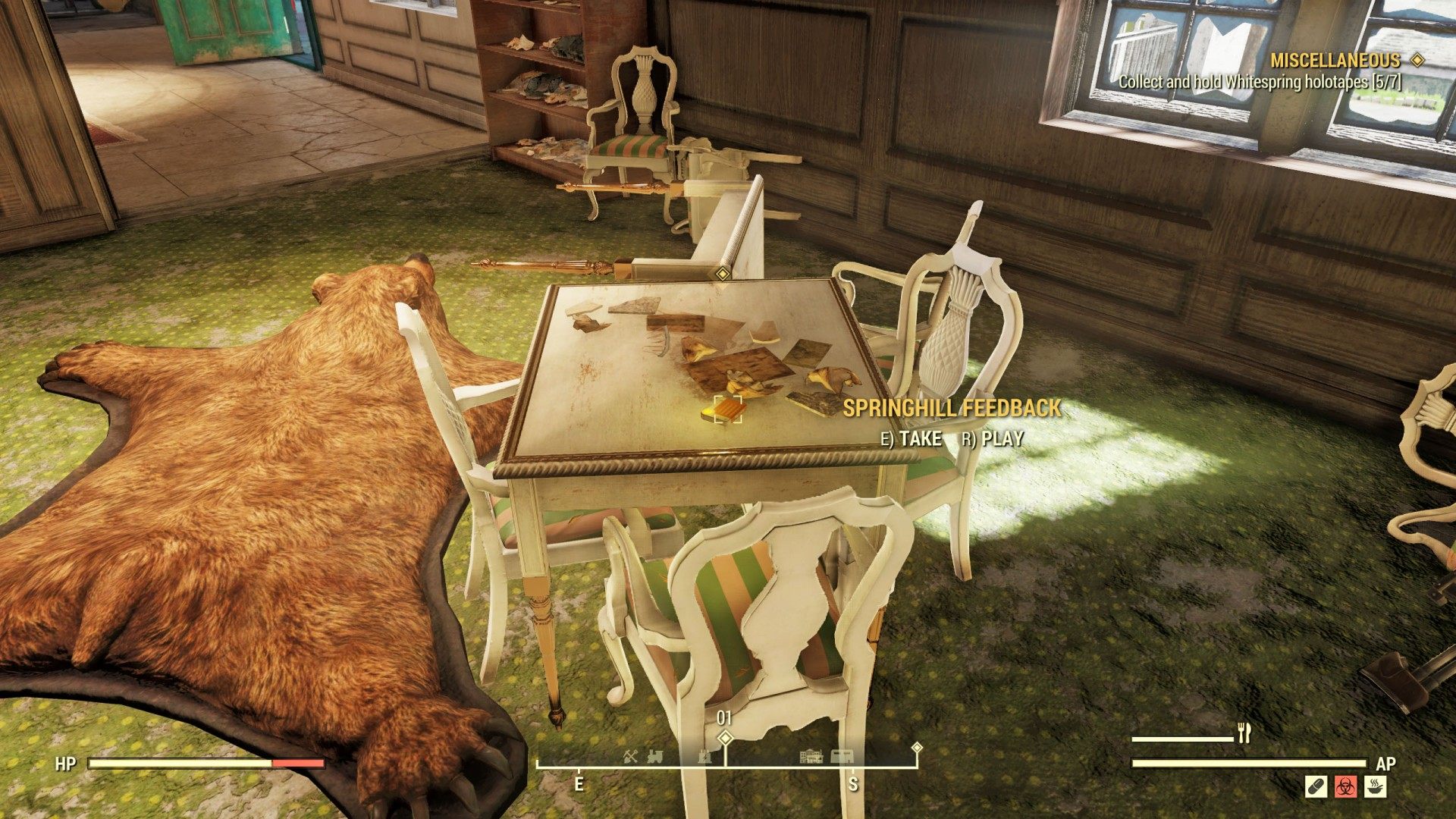The width and height of the screenshot is (1456, 819).
Task: Open the Miscellaneous Whitespring holotapes objective
Action: coord(1260,81)
